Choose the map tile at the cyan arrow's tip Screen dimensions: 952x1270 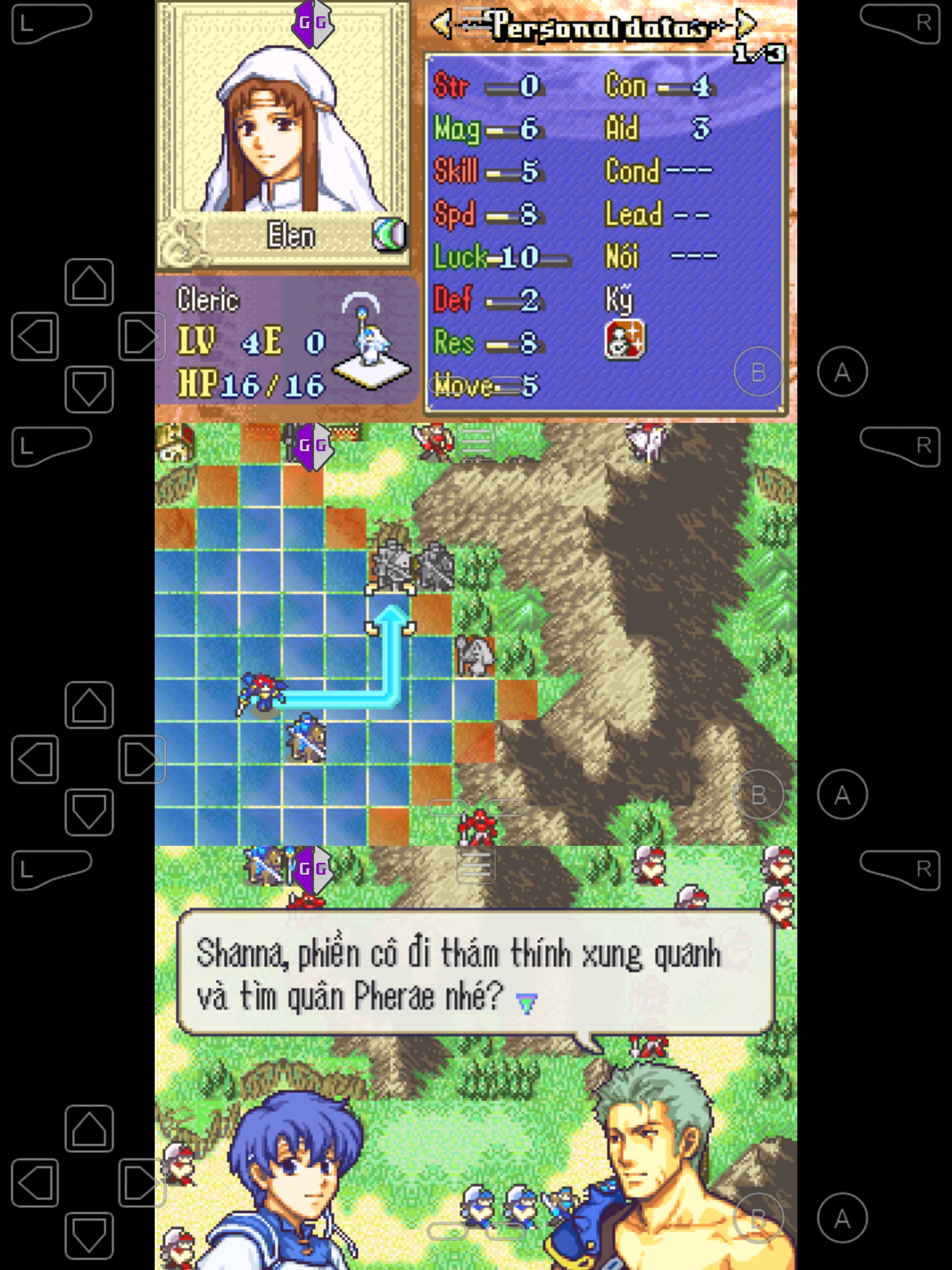pyautogui.click(x=390, y=614)
